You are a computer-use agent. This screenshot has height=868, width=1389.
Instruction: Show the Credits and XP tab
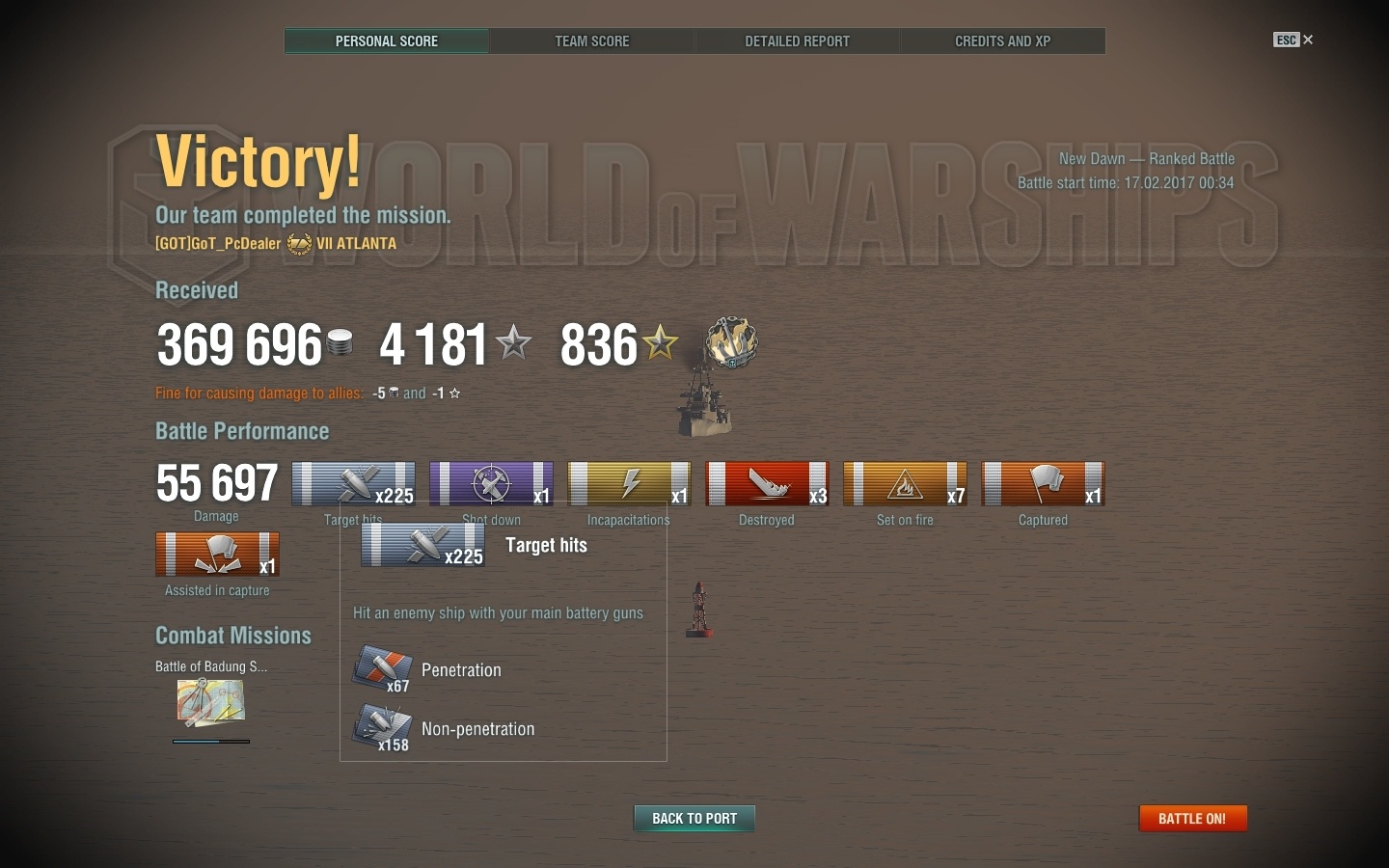(x=1002, y=41)
